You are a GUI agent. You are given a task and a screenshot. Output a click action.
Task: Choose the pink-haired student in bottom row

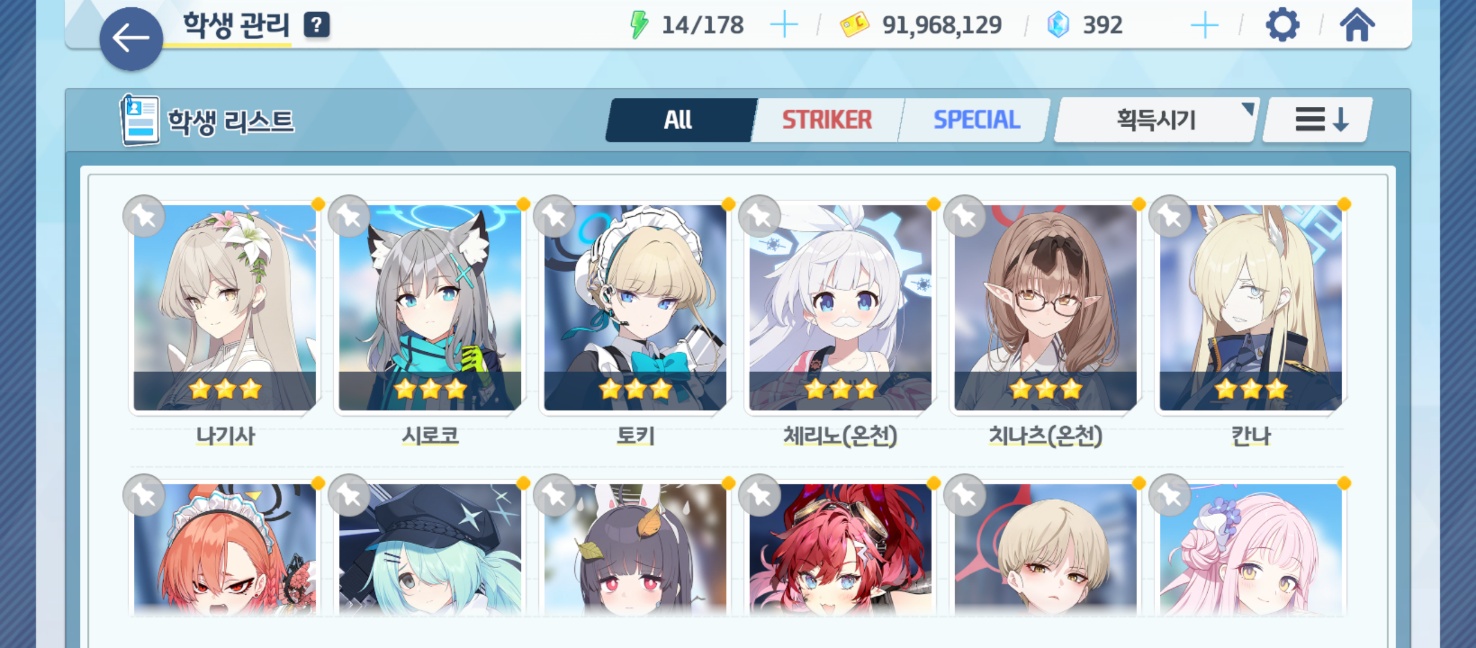pos(1250,550)
